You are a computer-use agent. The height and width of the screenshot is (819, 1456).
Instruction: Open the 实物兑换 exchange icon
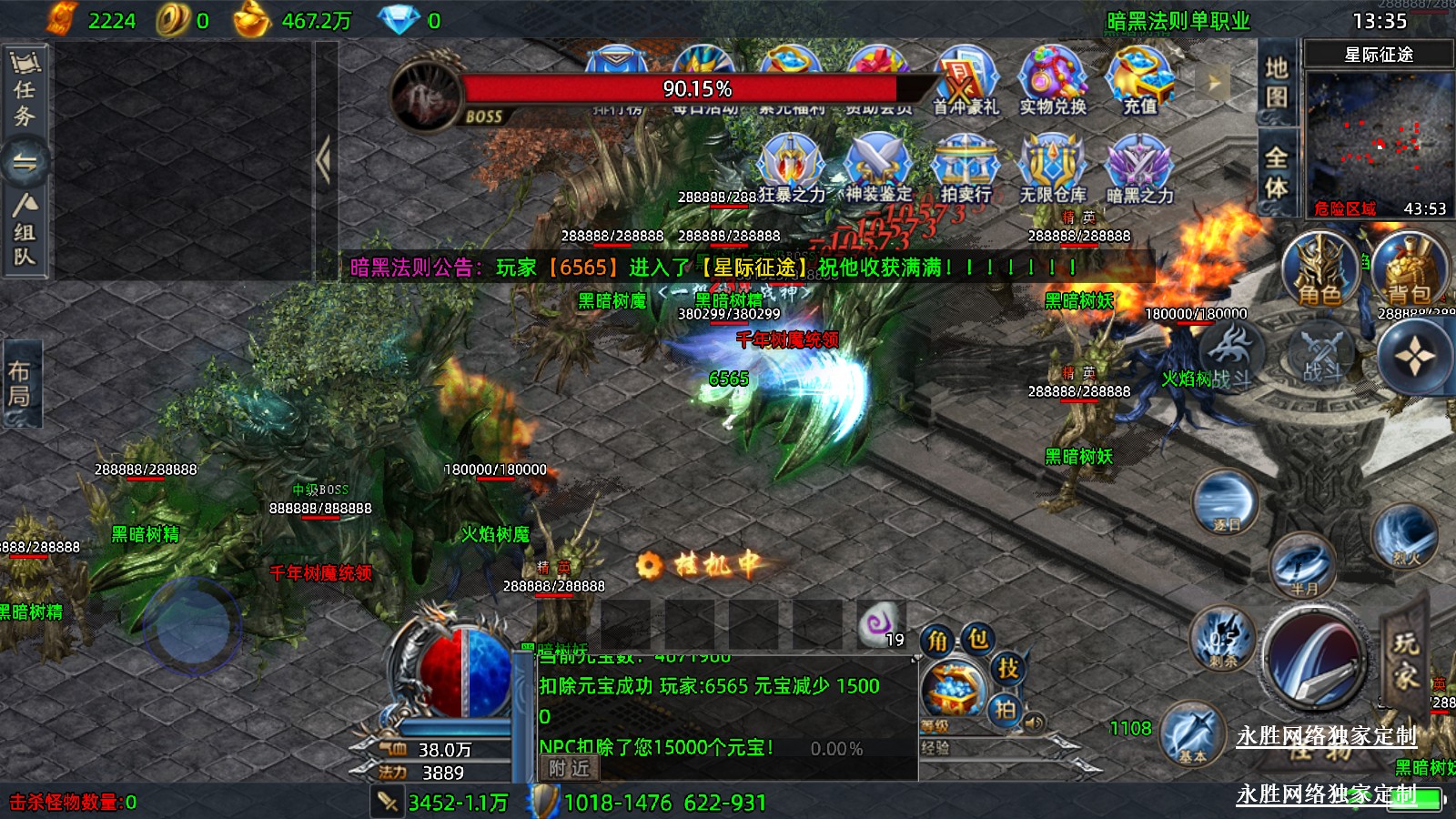1052,80
